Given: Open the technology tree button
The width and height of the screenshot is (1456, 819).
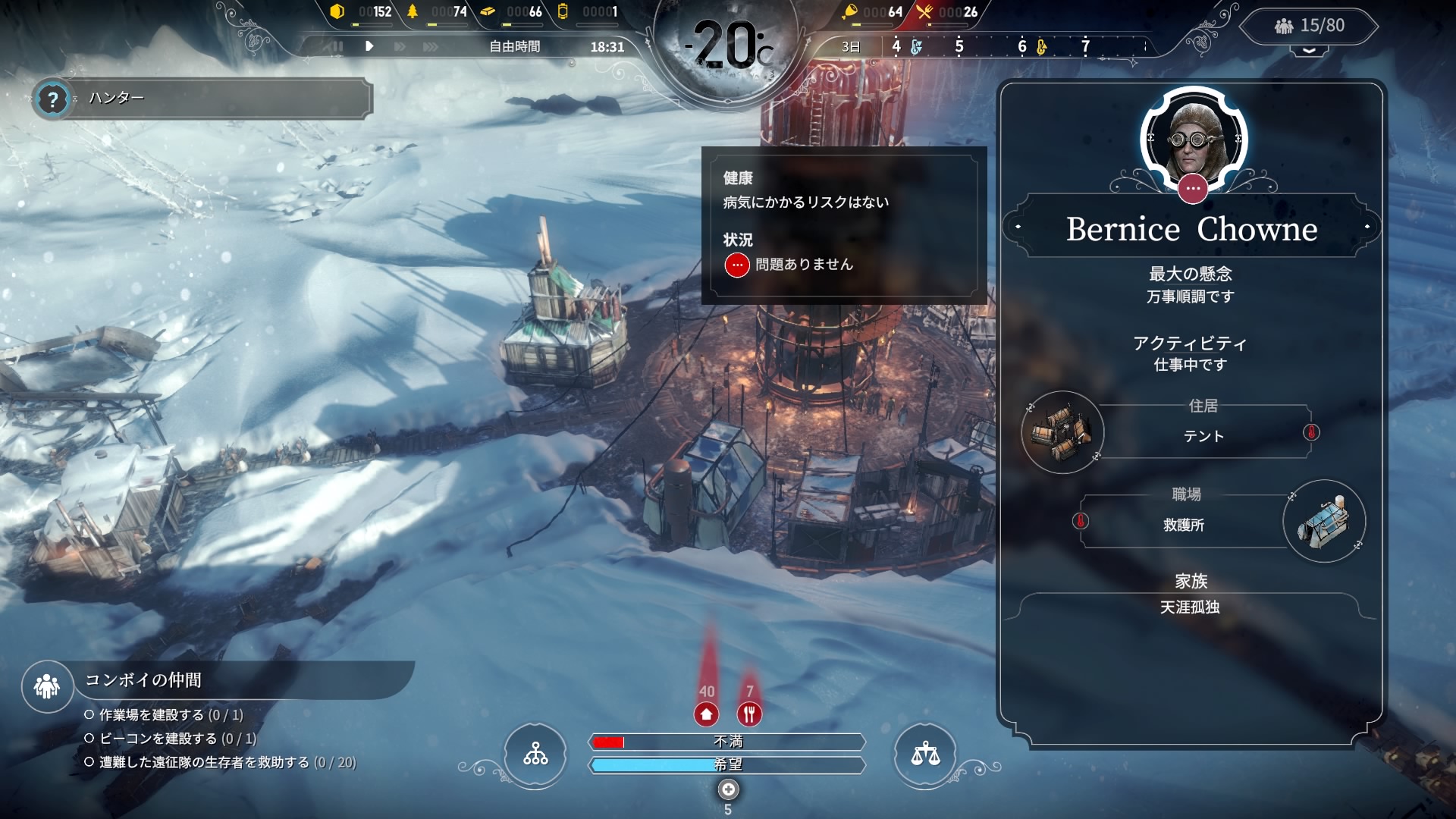Looking at the screenshot, I should coord(535,755).
